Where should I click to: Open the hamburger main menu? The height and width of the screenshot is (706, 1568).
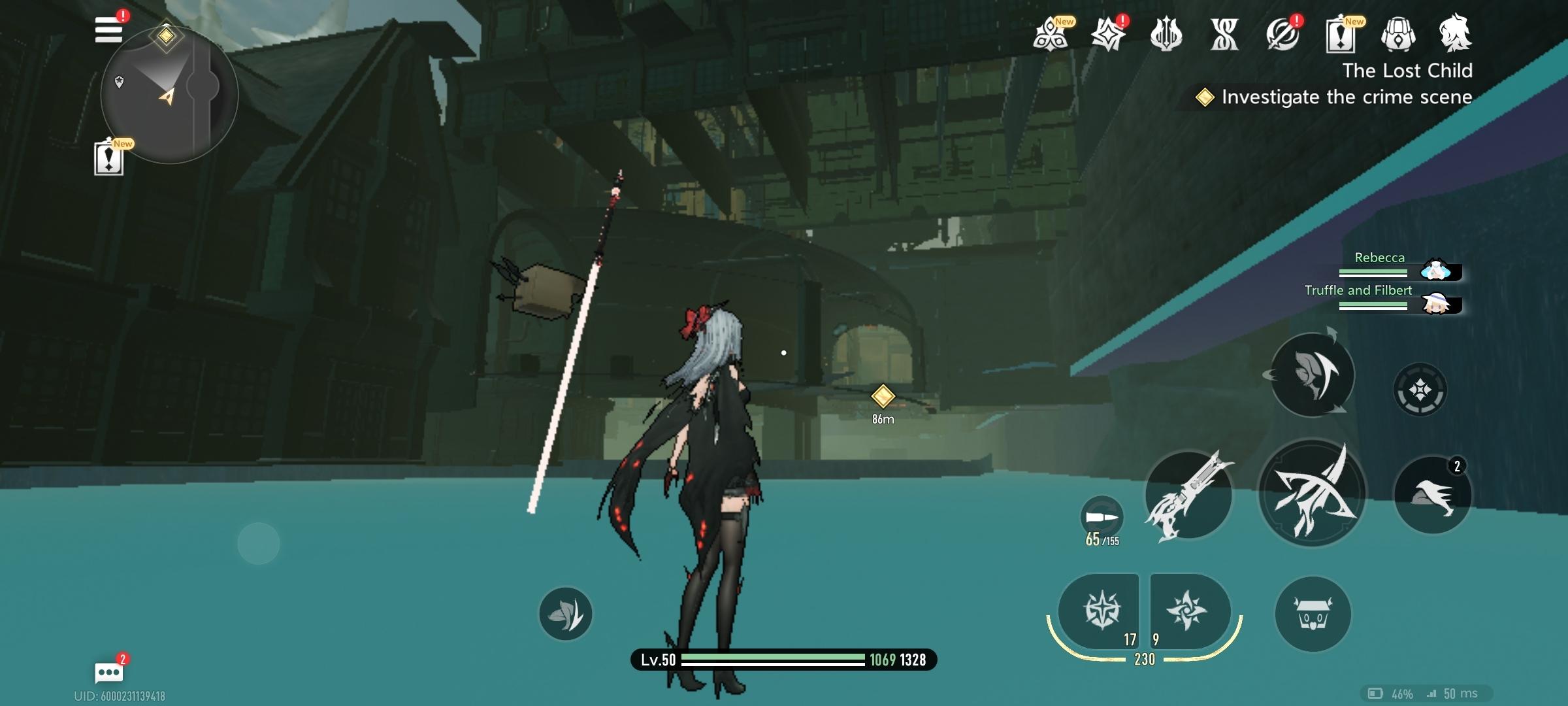click(x=108, y=30)
